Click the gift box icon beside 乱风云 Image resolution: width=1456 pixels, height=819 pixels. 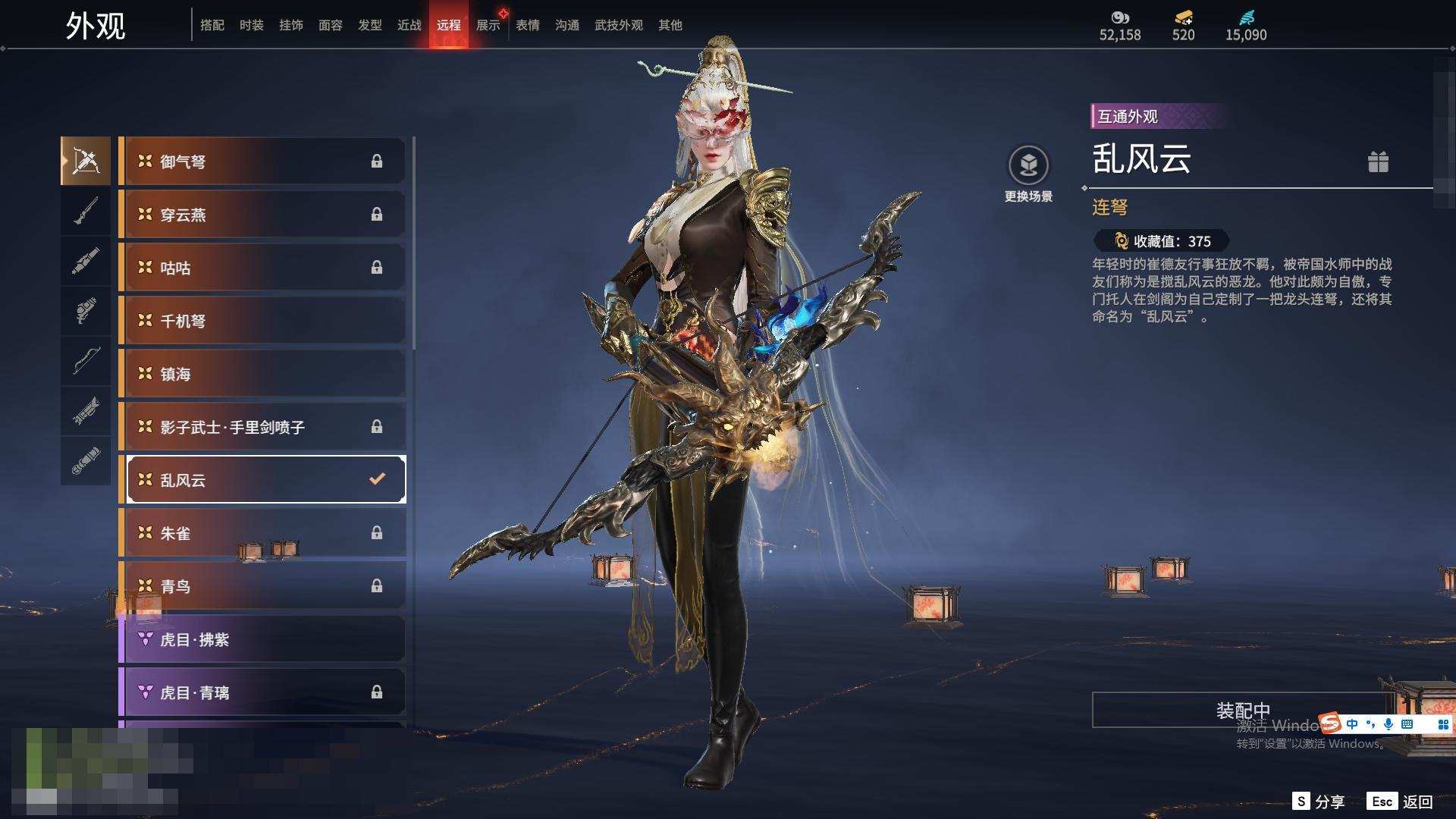click(x=1378, y=162)
